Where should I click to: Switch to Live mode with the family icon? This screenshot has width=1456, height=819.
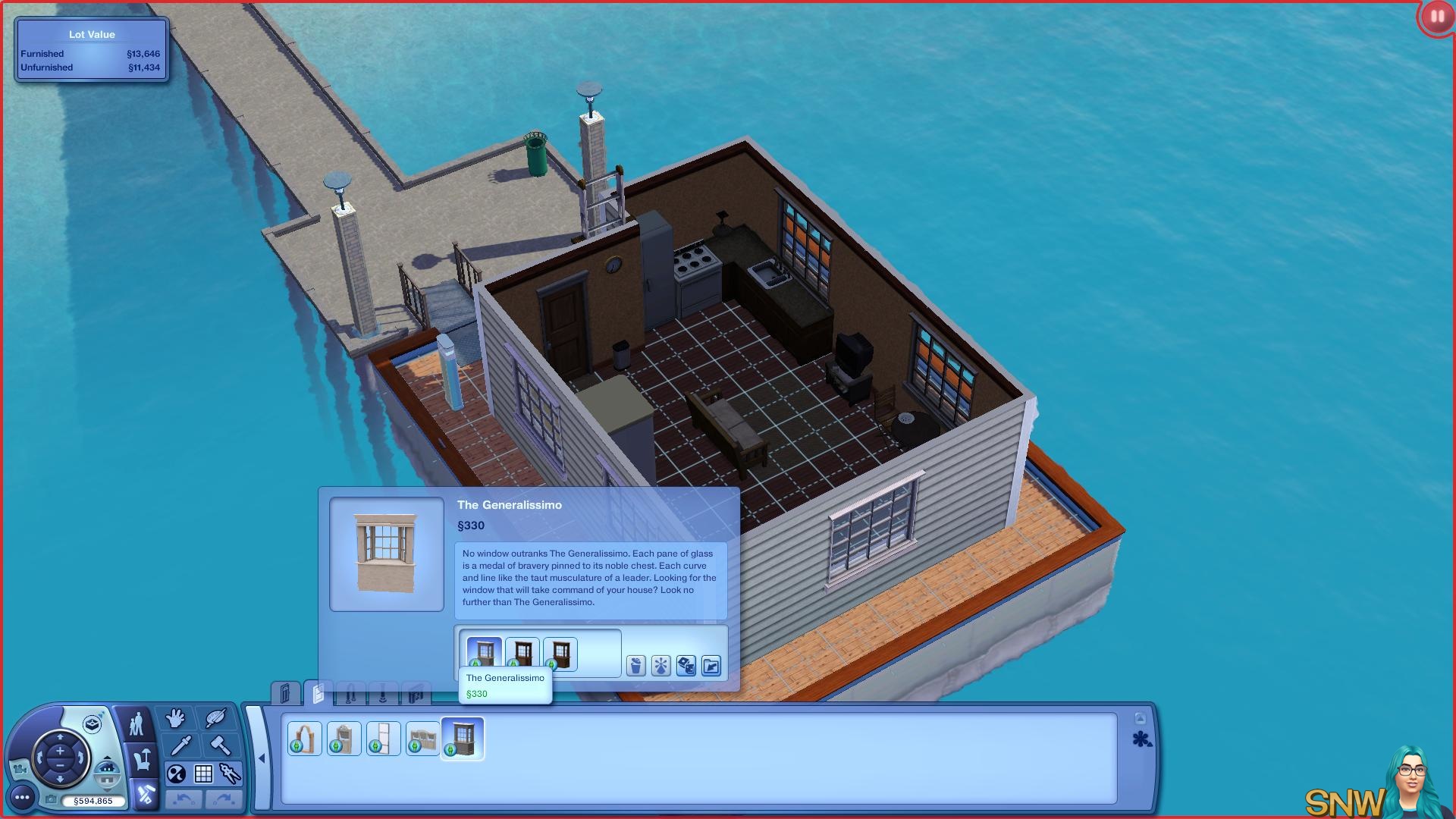click(x=136, y=724)
